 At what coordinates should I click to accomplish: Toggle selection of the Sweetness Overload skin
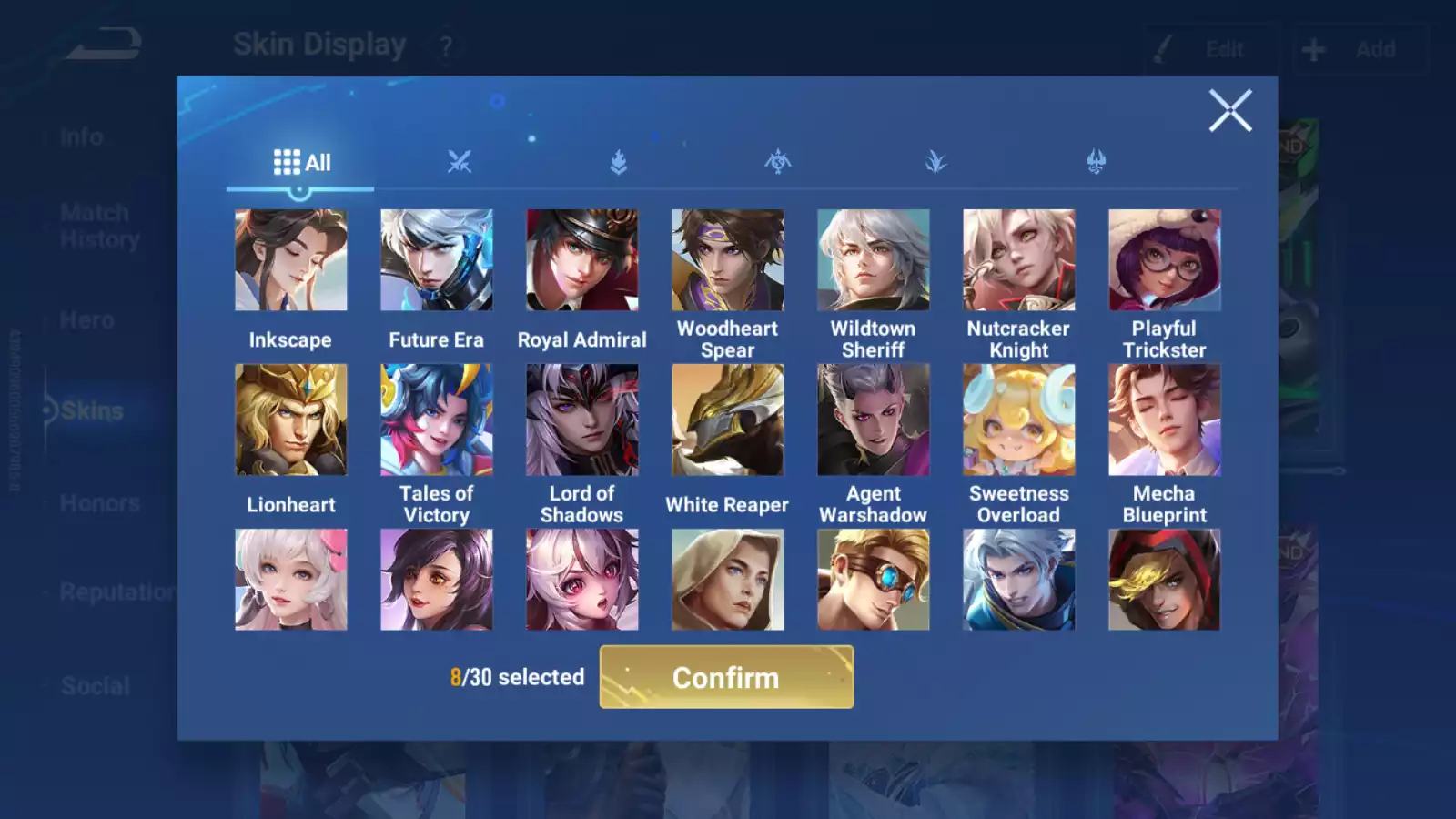pos(1018,420)
